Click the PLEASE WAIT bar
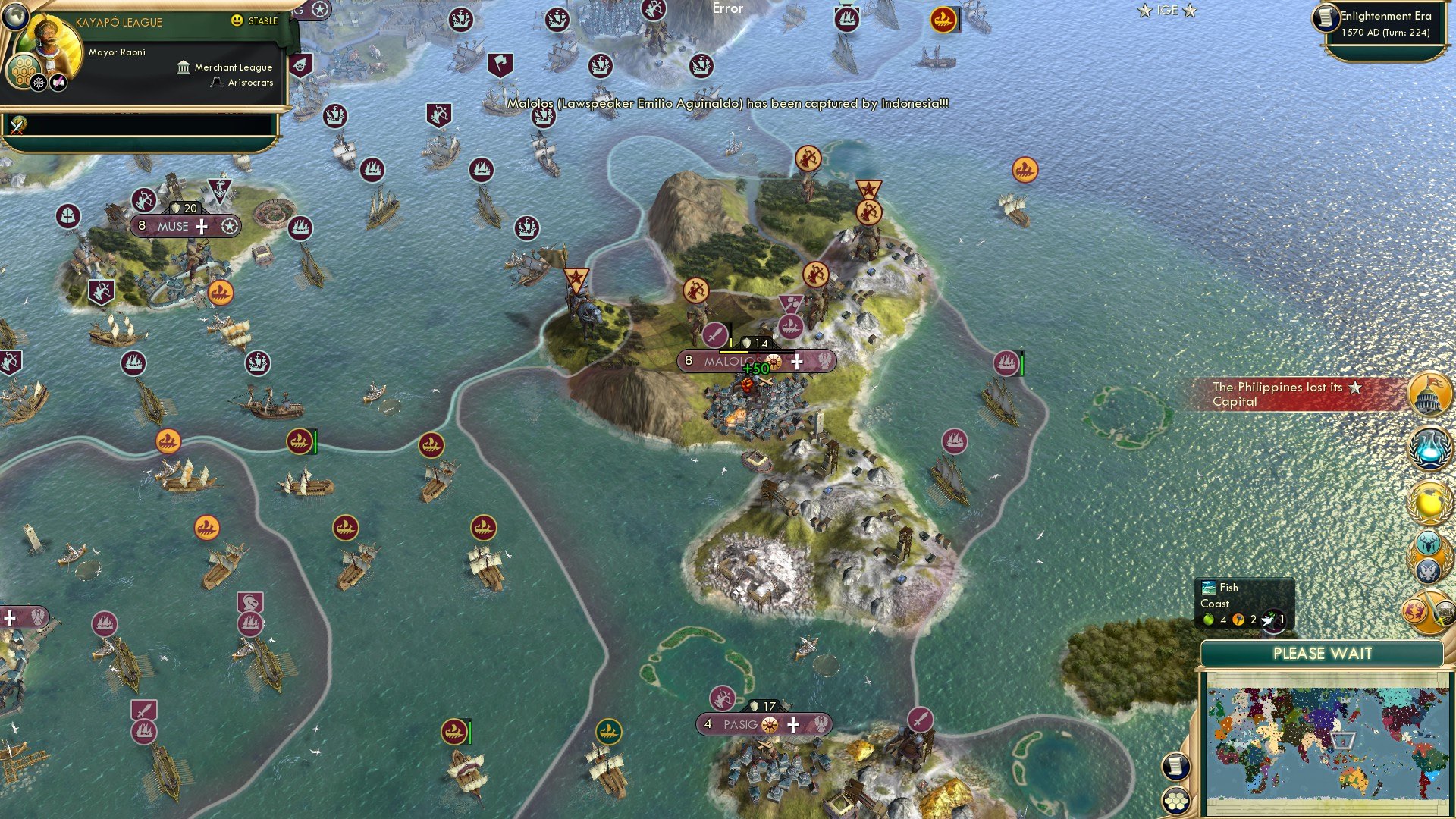The image size is (1456, 819). [x=1325, y=653]
